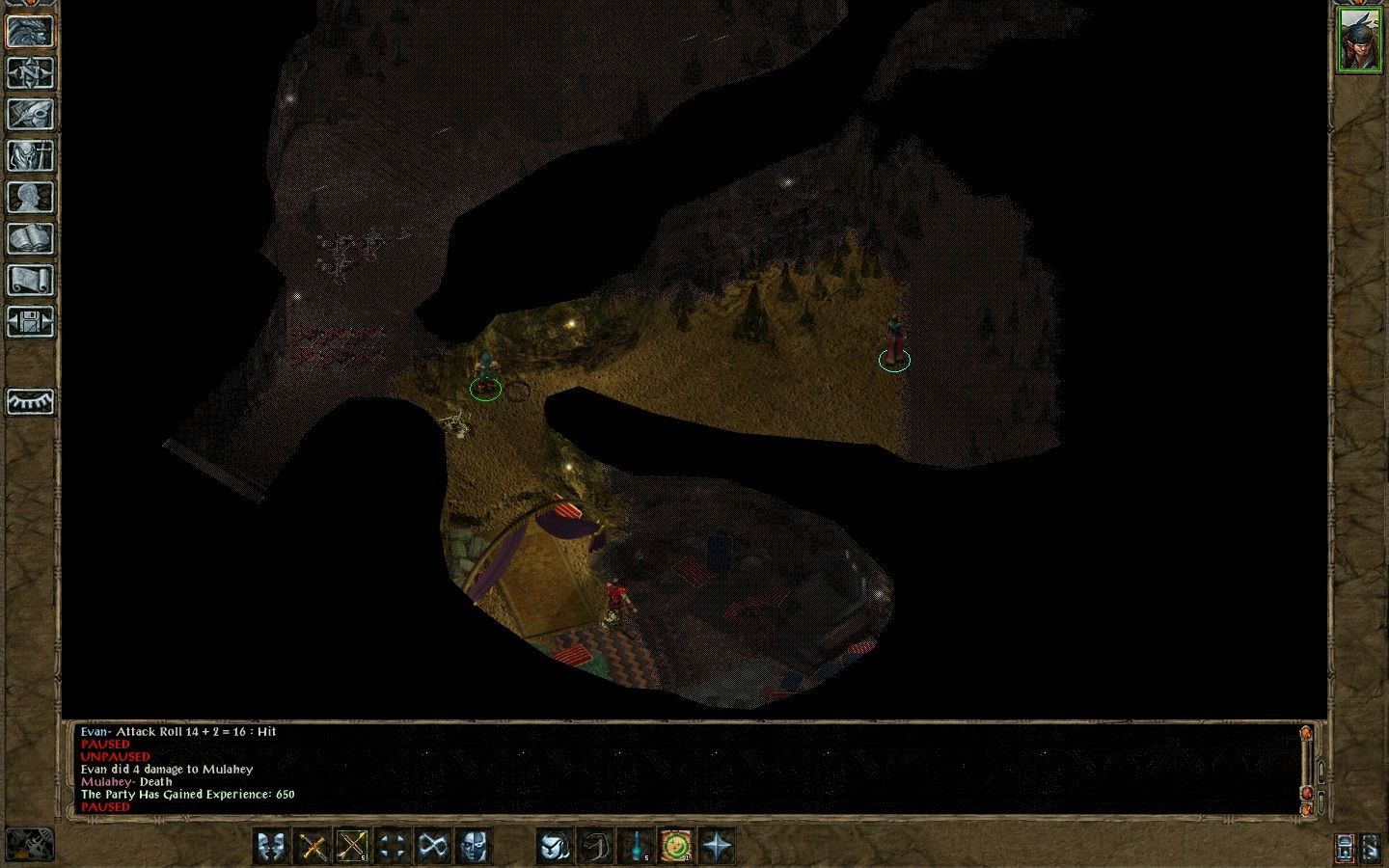Image resolution: width=1389 pixels, height=868 pixels.
Task: Select the party member portrait
Action: (x=1359, y=41)
